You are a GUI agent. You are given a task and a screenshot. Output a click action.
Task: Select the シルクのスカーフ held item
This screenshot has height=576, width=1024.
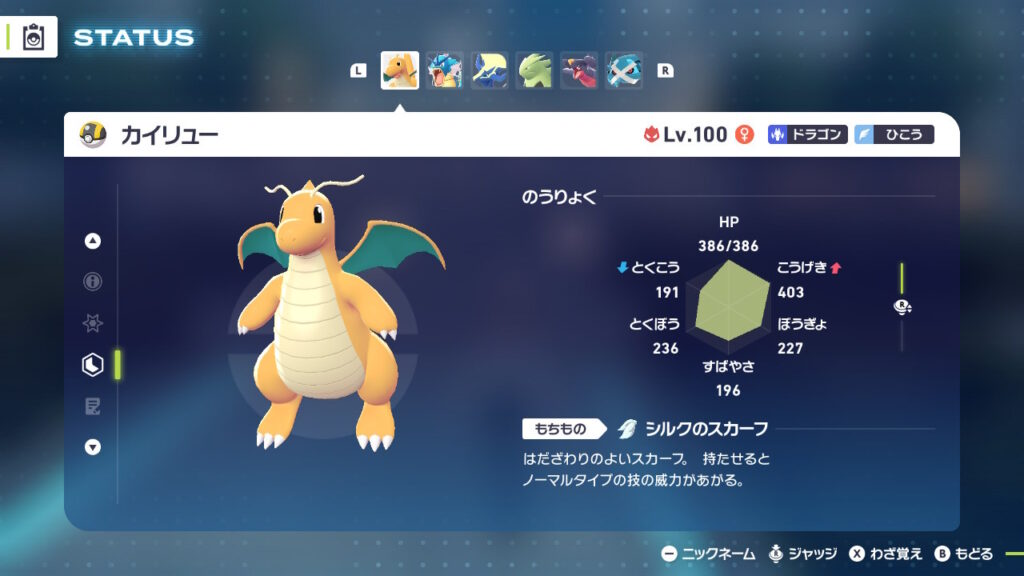693,429
